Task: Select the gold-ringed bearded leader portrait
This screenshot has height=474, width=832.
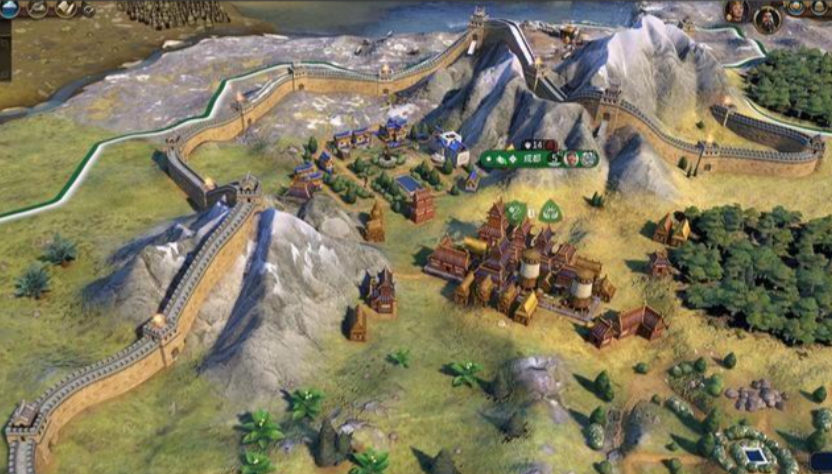Action: point(767,18)
